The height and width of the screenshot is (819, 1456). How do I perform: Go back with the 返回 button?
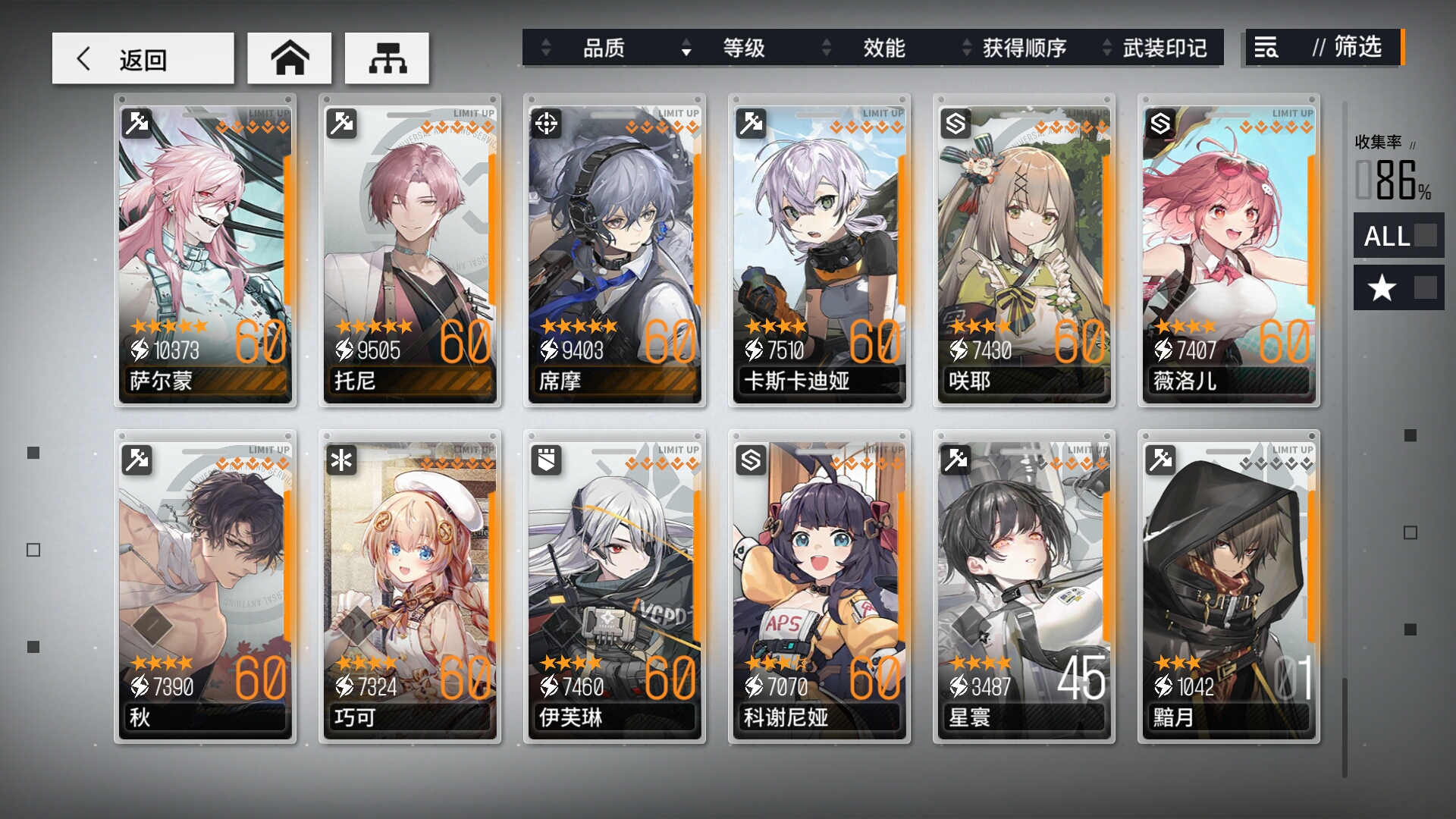[143, 58]
